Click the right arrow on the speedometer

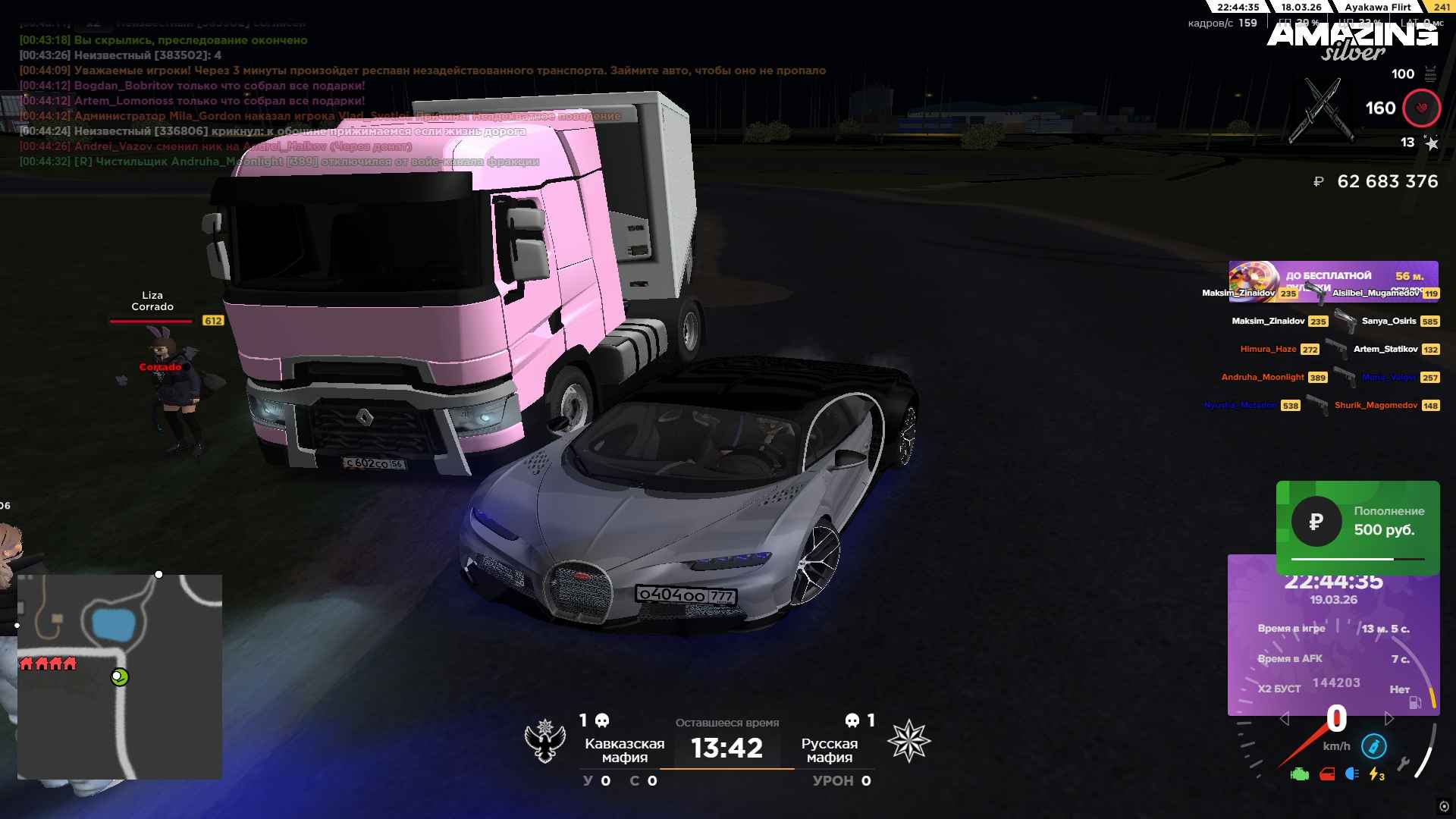click(x=1389, y=718)
